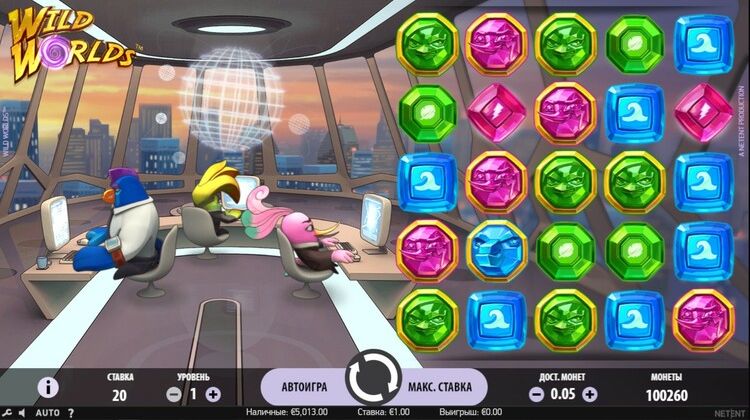Open the wrench settings icon
750x420 pixels.
(x=8, y=412)
